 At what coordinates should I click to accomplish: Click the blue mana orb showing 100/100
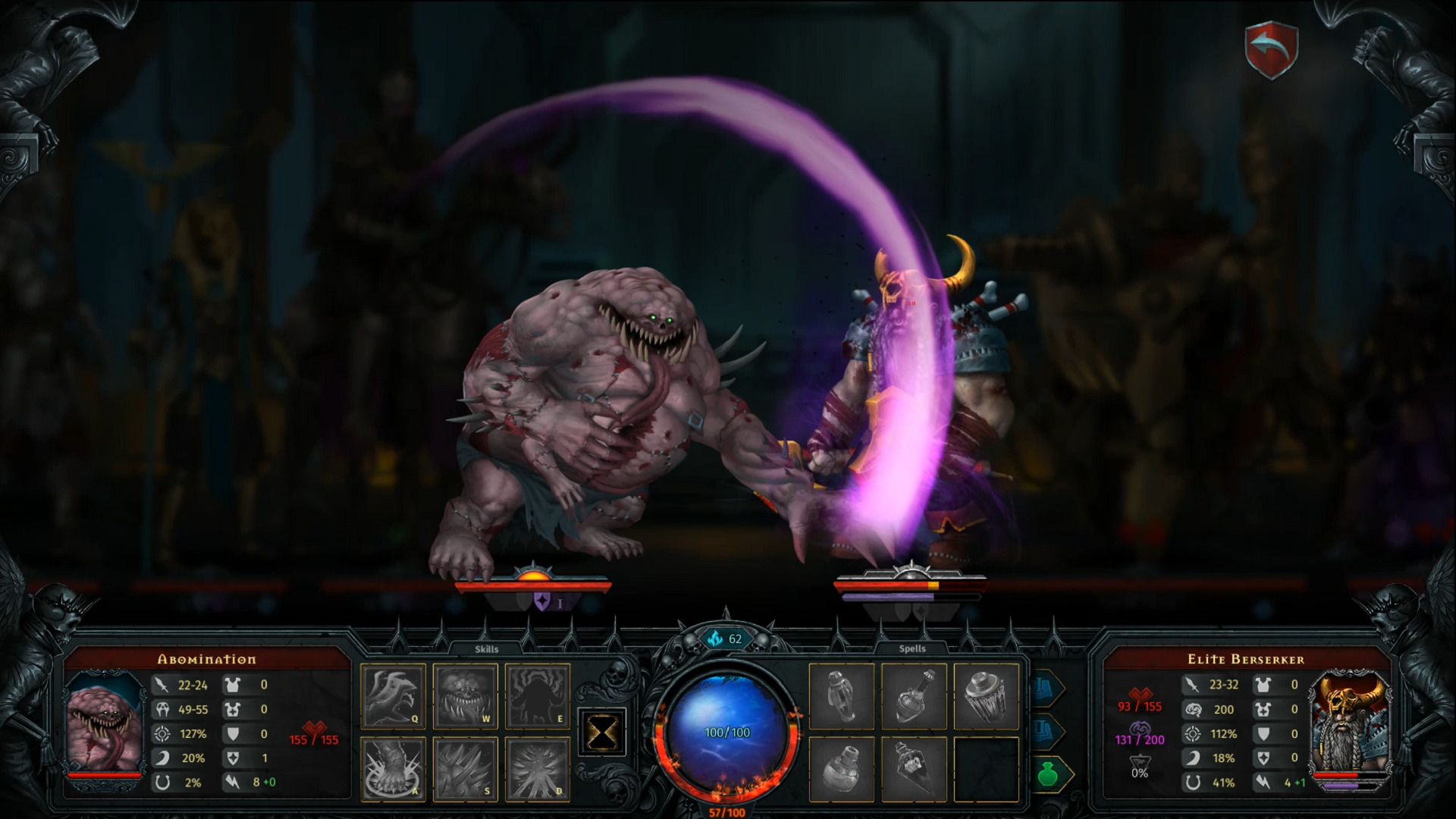726,733
